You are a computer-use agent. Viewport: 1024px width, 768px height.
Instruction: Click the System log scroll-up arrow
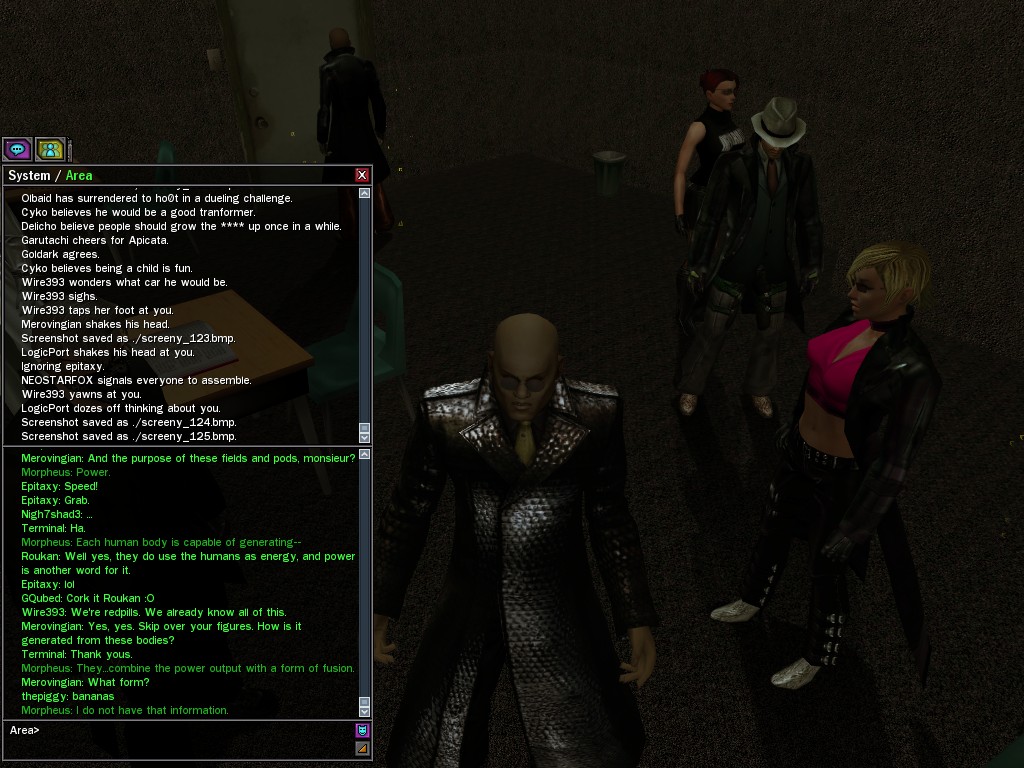364,193
